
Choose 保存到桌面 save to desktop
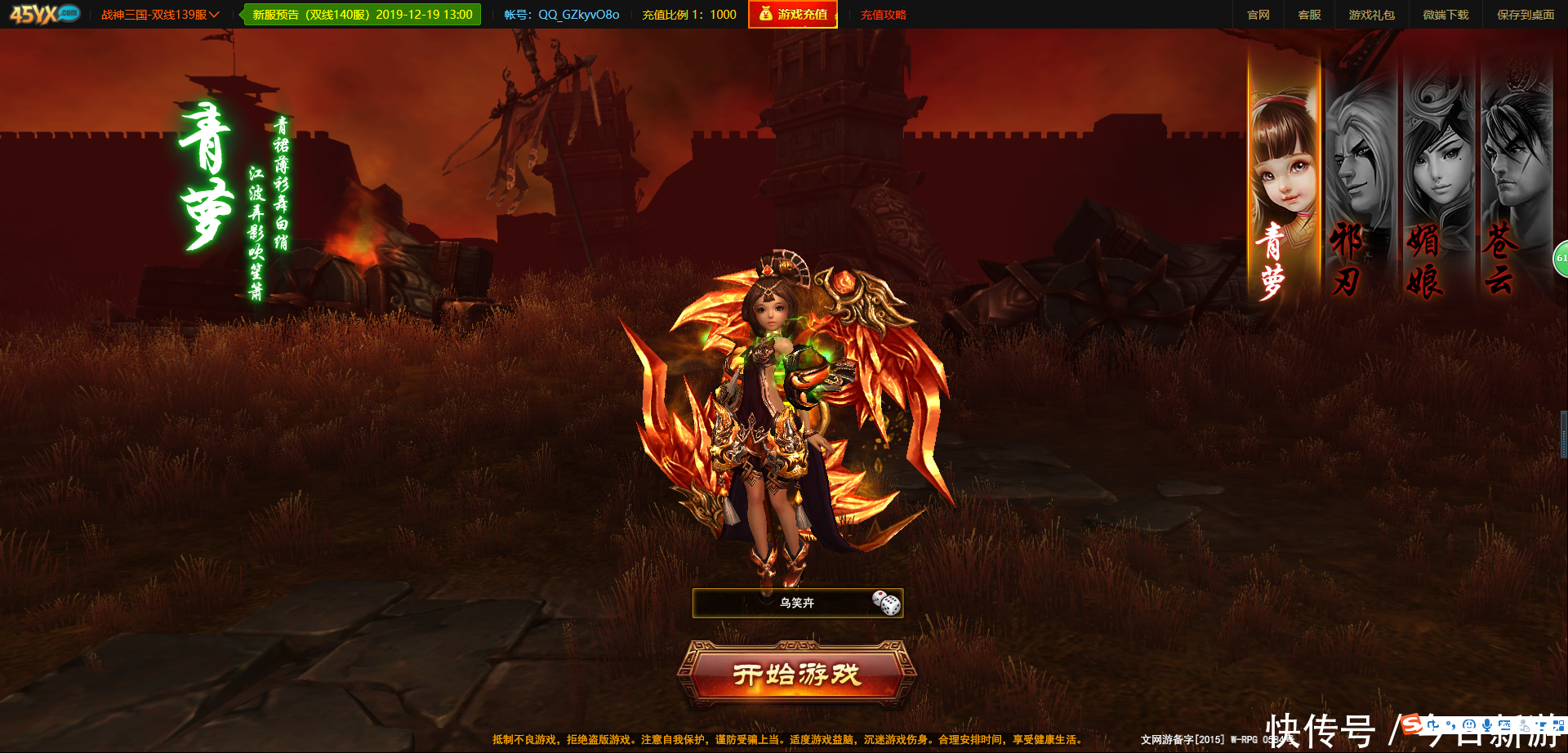(x=1525, y=15)
